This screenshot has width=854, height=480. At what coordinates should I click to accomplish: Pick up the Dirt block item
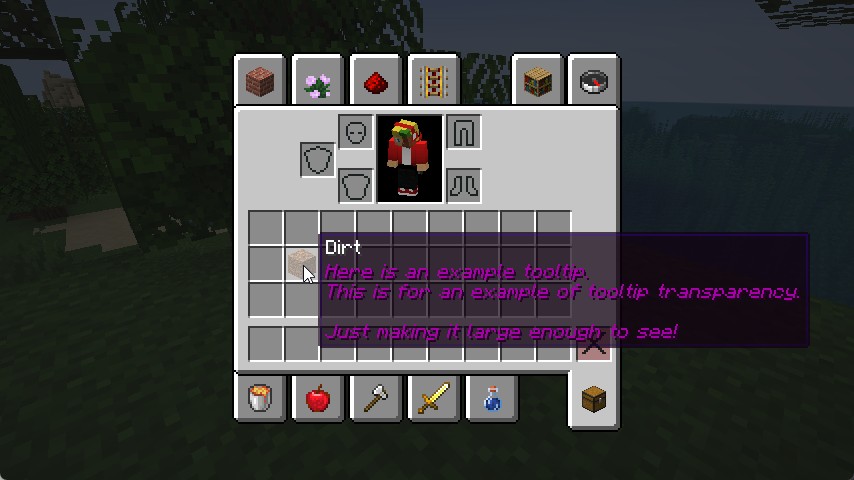click(x=300, y=264)
